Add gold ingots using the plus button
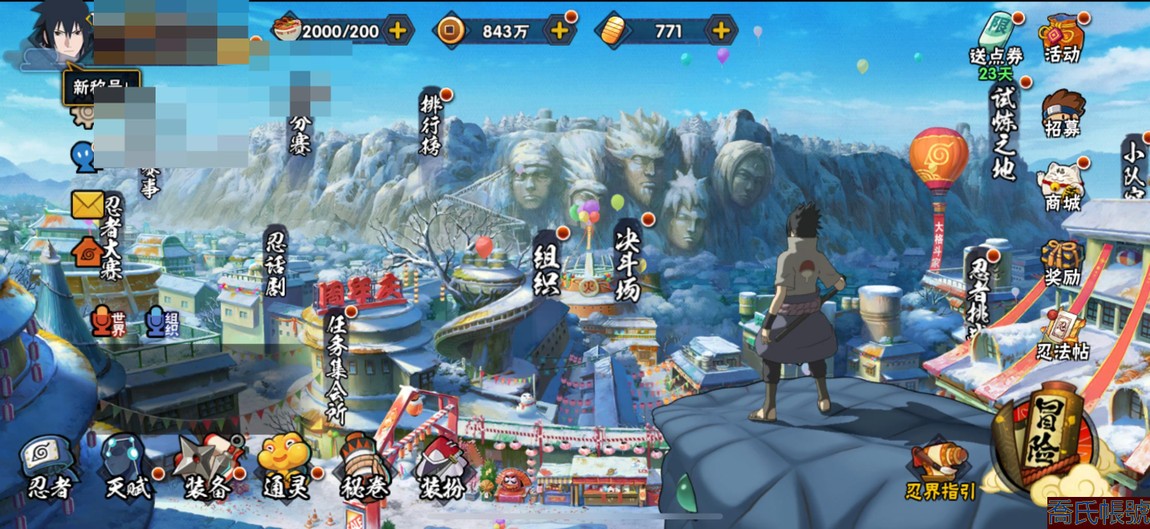1150x529 pixels. (x=720, y=30)
